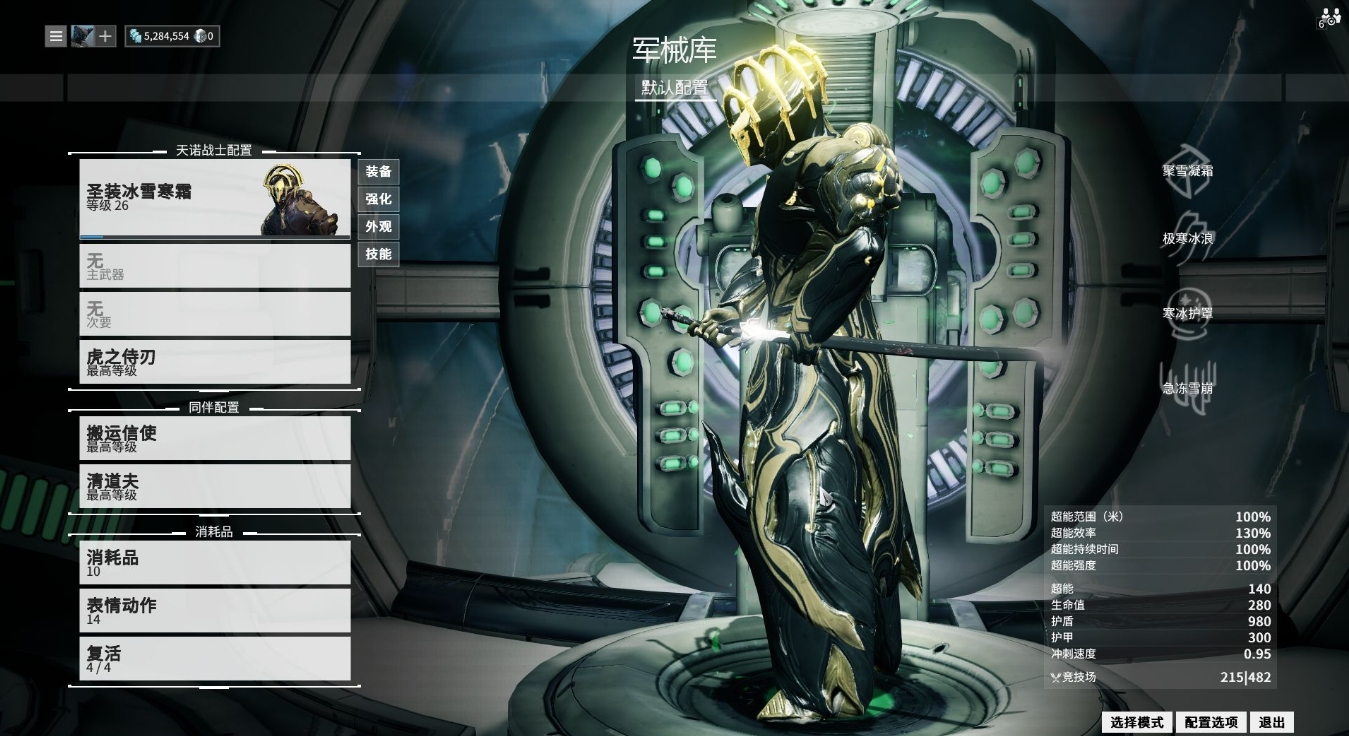This screenshot has width=1349, height=736.
Task: Open the 清道夫 companion weapon slot
Action: click(215, 486)
